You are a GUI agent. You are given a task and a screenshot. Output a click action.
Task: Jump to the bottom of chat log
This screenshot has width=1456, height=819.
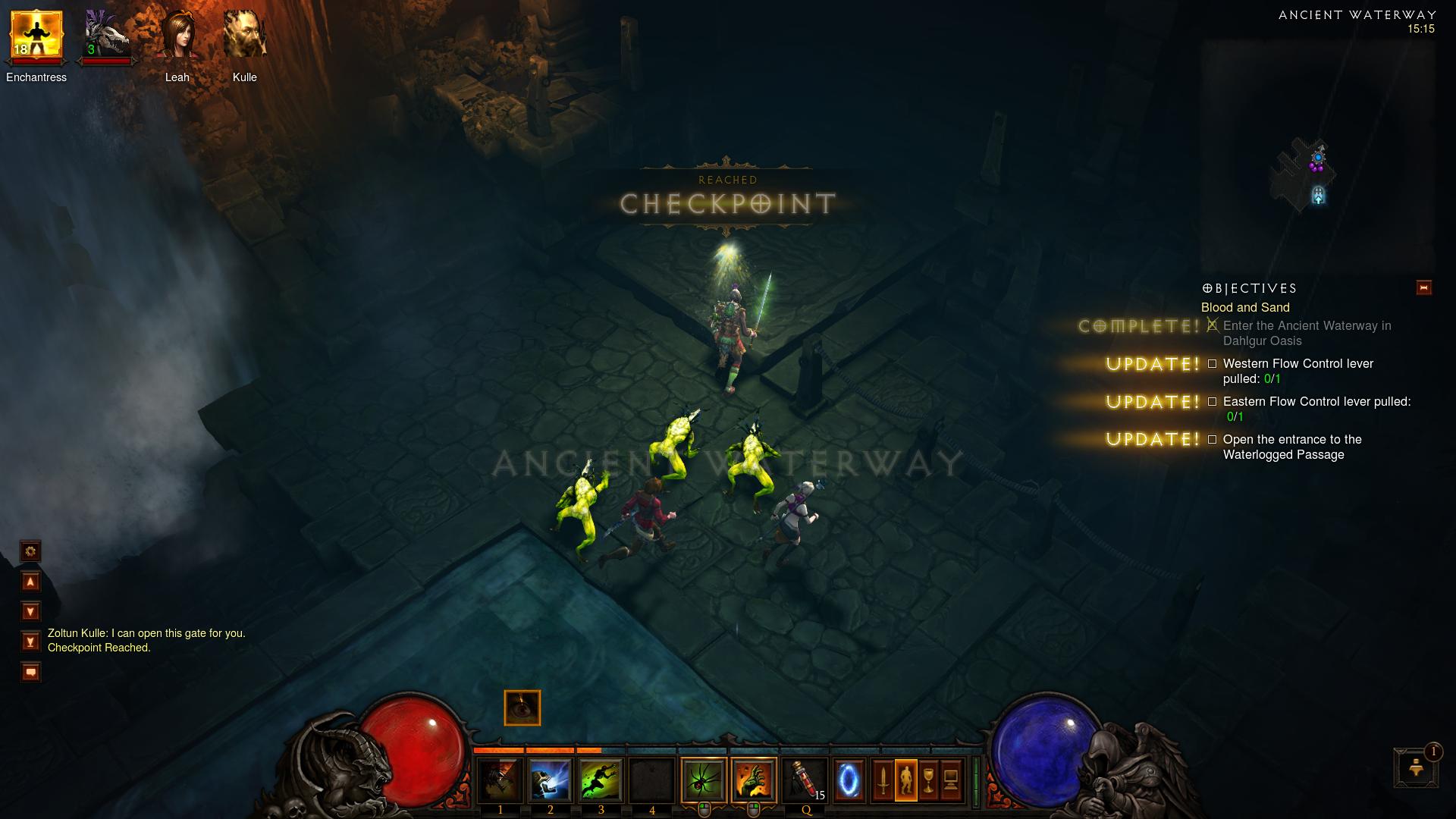pyautogui.click(x=30, y=642)
